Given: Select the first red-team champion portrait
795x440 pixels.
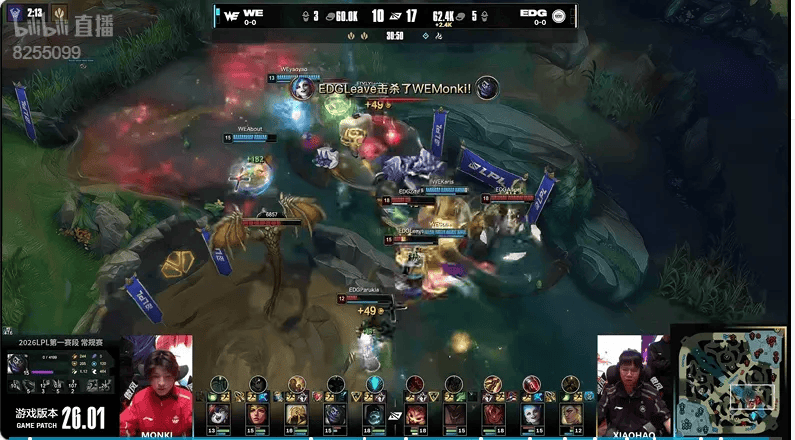Looking at the screenshot, I should [x=414, y=414].
